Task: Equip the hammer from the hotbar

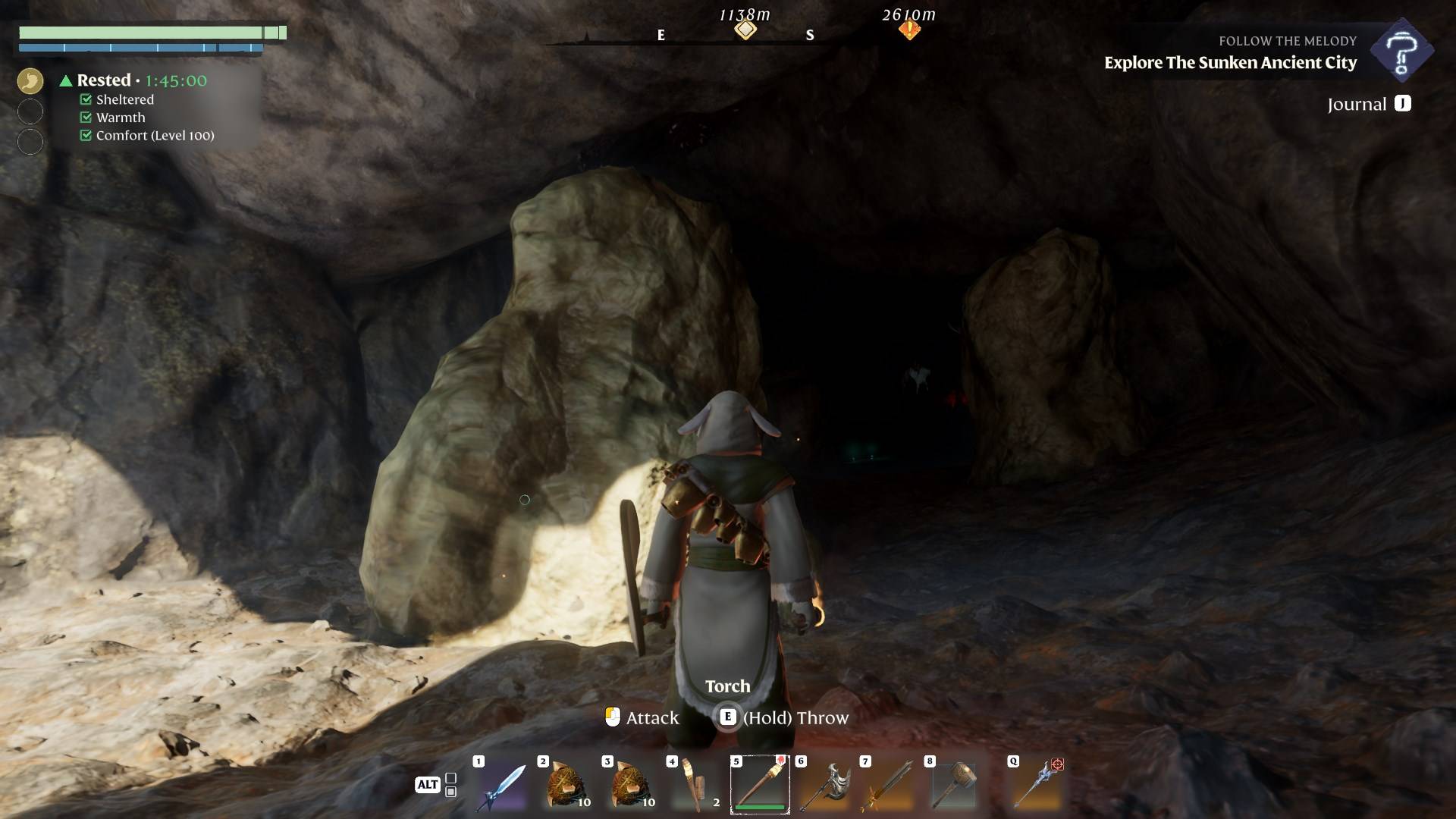Action: click(x=953, y=786)
